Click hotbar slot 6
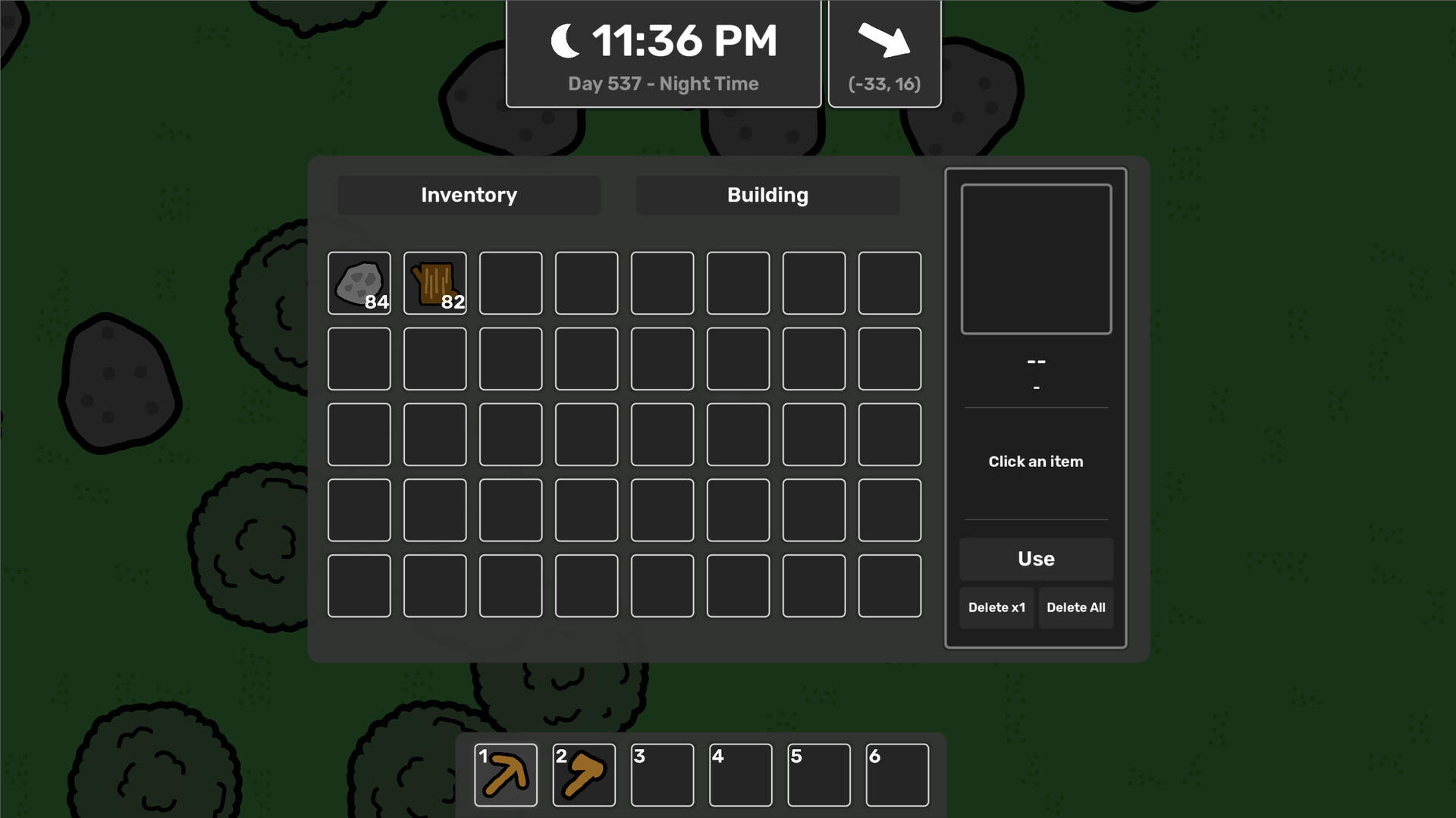Viewport: 1456px width, 818px height. pyautogui.click(x=898, y=774)
